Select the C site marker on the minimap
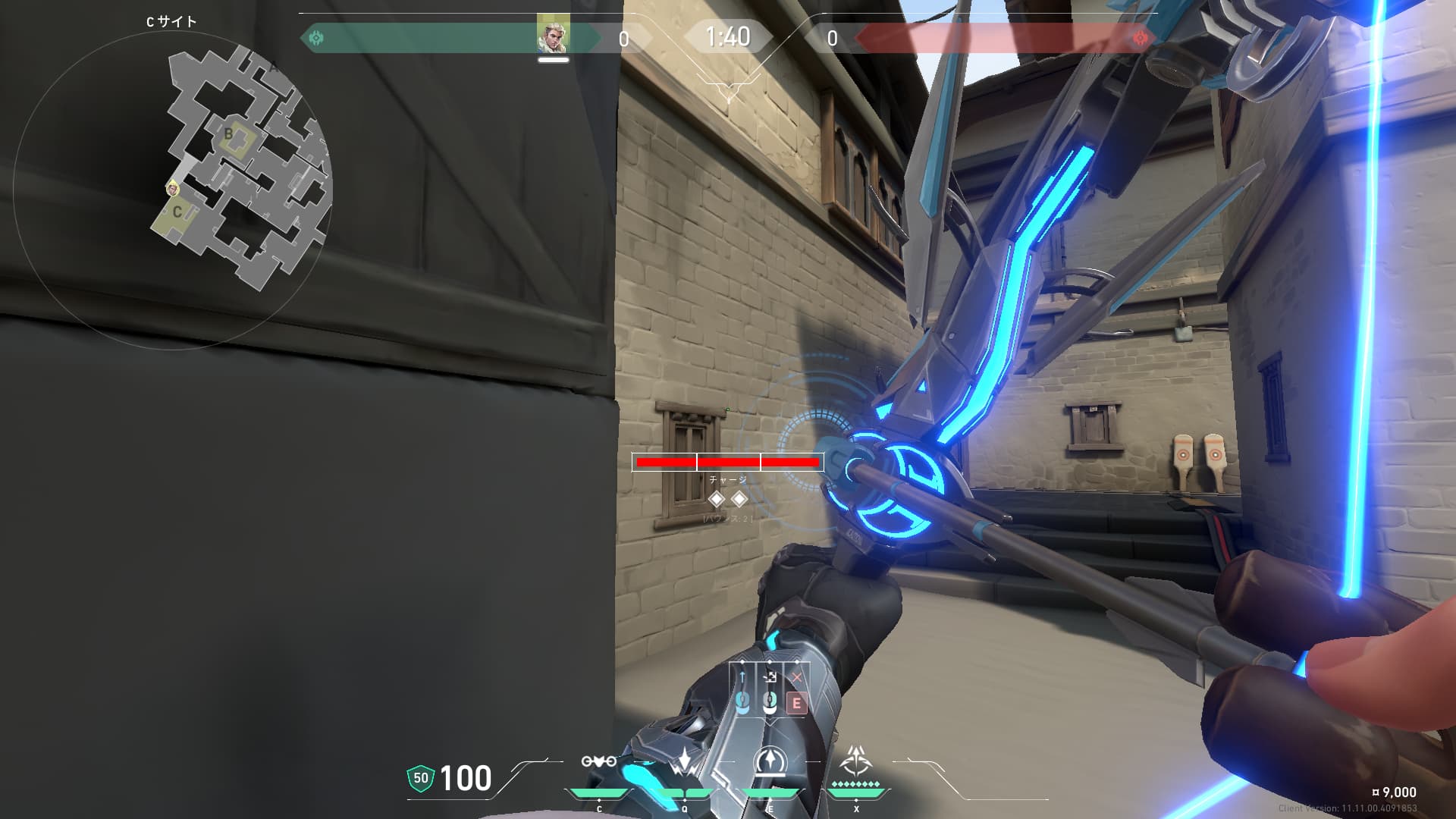1456x819 pixels. coord(177,212)
